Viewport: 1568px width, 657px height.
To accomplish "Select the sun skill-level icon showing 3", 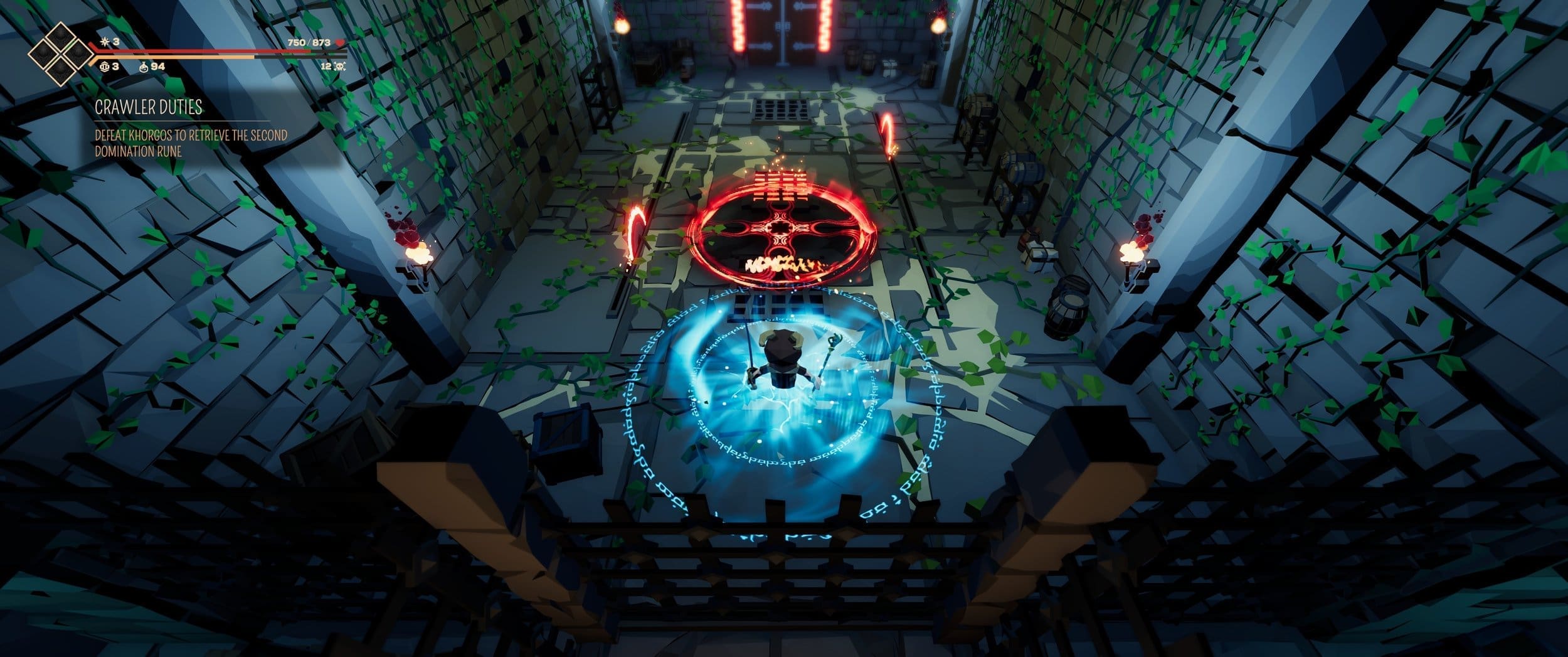I will pyautogui.click(x=105, y=42).
